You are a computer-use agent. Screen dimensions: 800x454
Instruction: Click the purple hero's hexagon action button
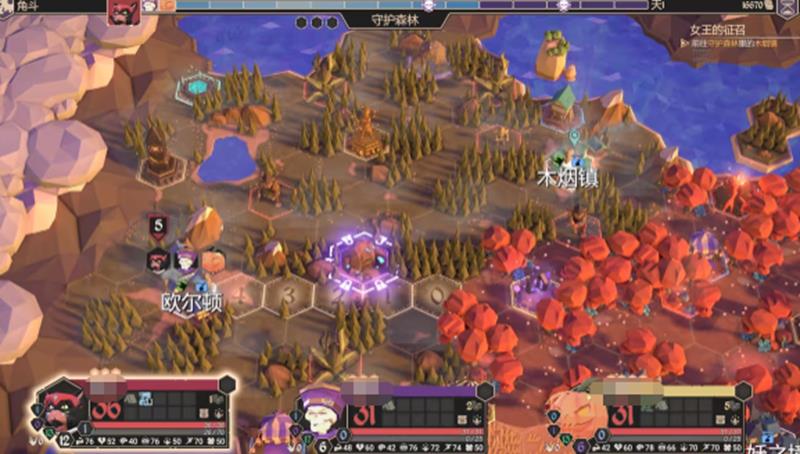coord(484,390)
